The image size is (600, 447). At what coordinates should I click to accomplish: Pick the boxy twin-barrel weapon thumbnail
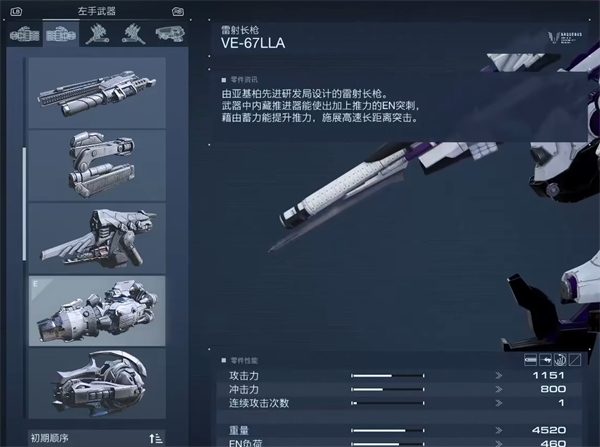[x=96, y=165]
